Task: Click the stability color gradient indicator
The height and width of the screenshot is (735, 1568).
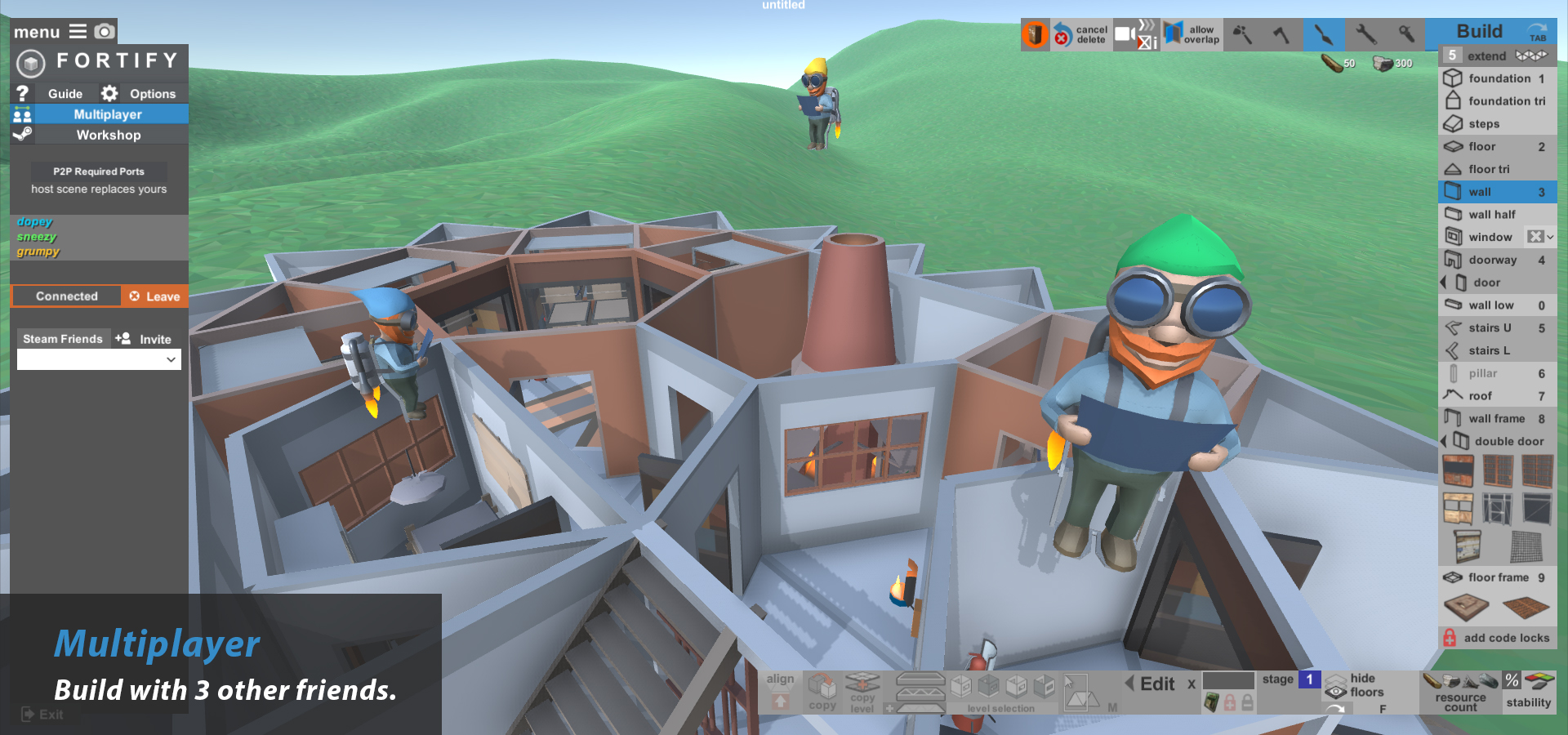Action: coord(1541,679)
